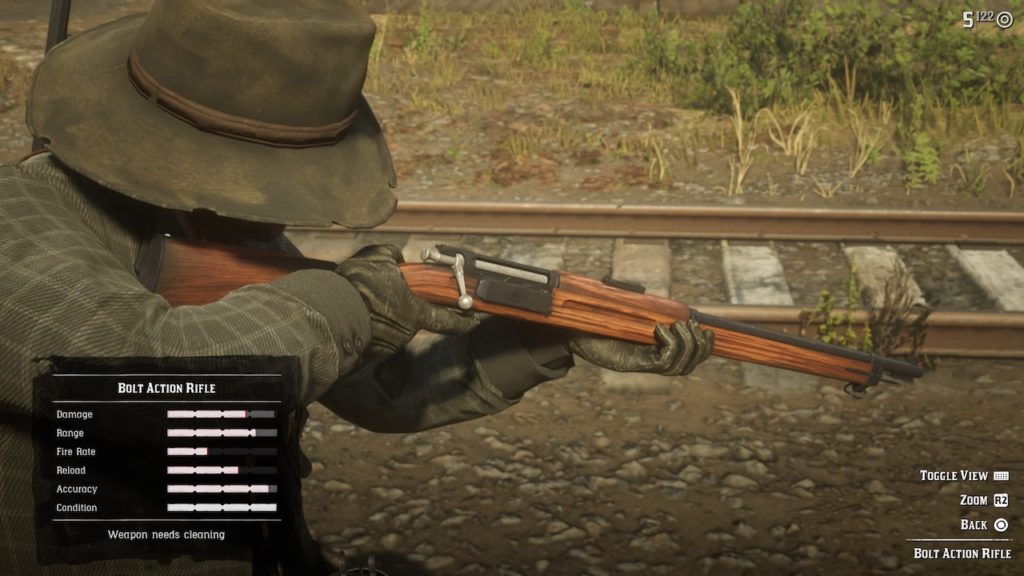Go Back from weapon inspection
The width and height of the screenshot is (1024, 576).
point(973,524)
